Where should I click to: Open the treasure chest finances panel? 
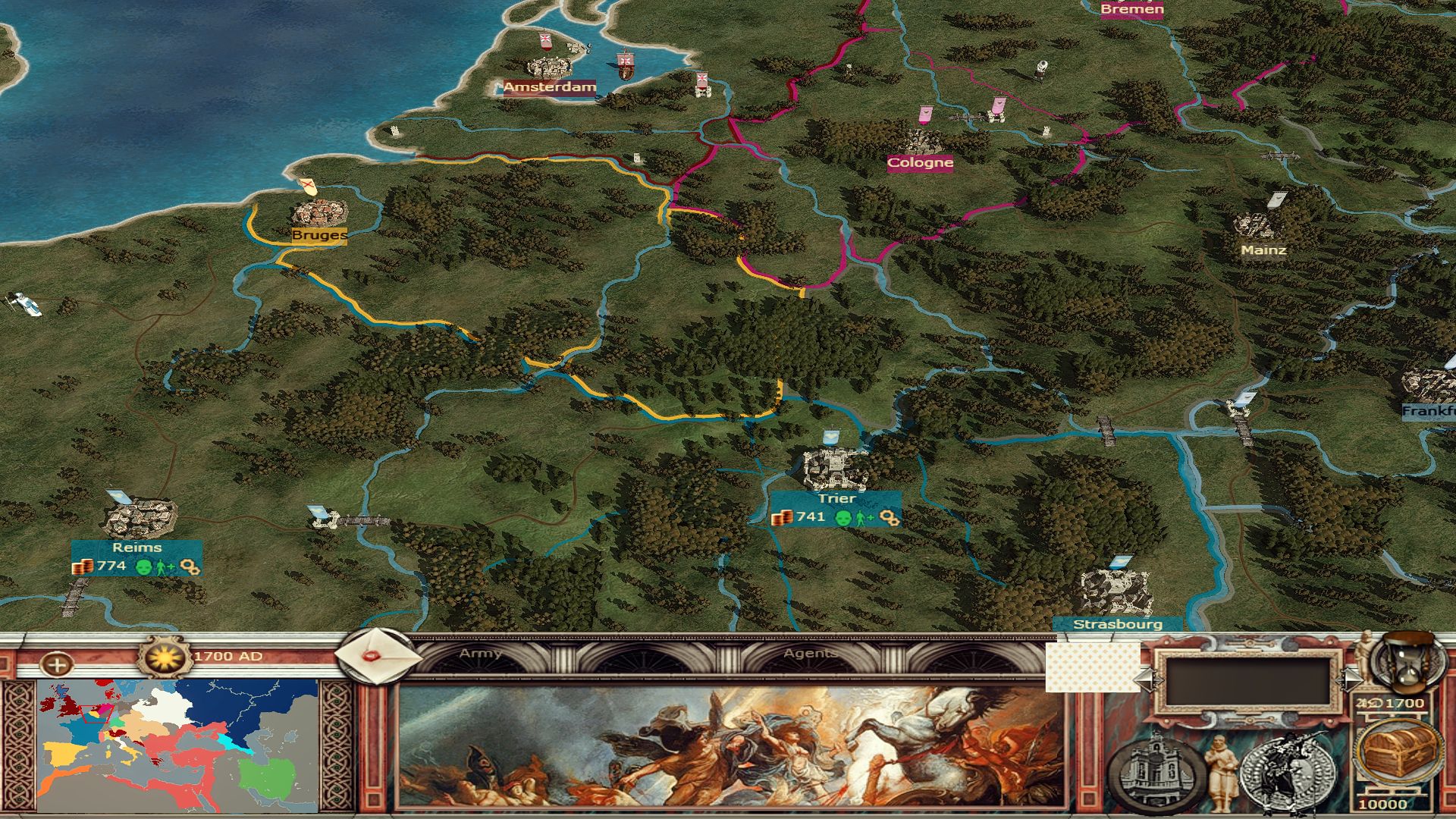[1398, 751]
